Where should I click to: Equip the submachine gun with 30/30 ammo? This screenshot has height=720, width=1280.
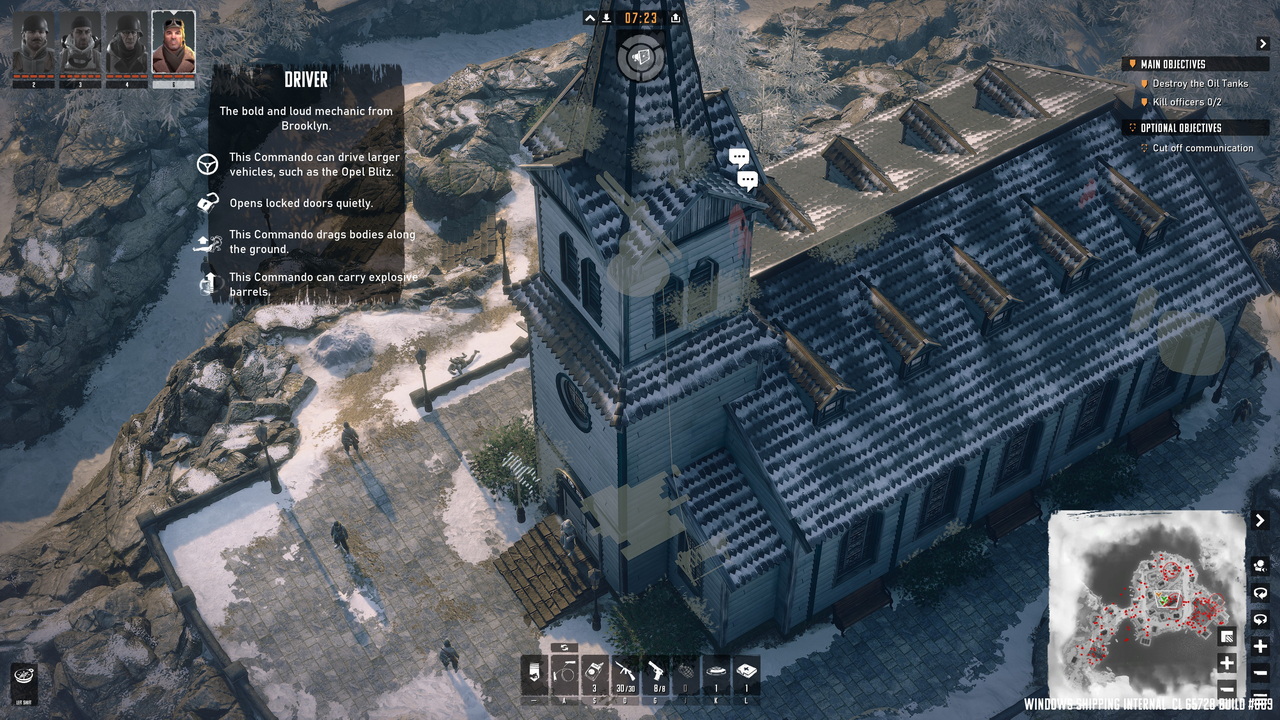point(626,675)
